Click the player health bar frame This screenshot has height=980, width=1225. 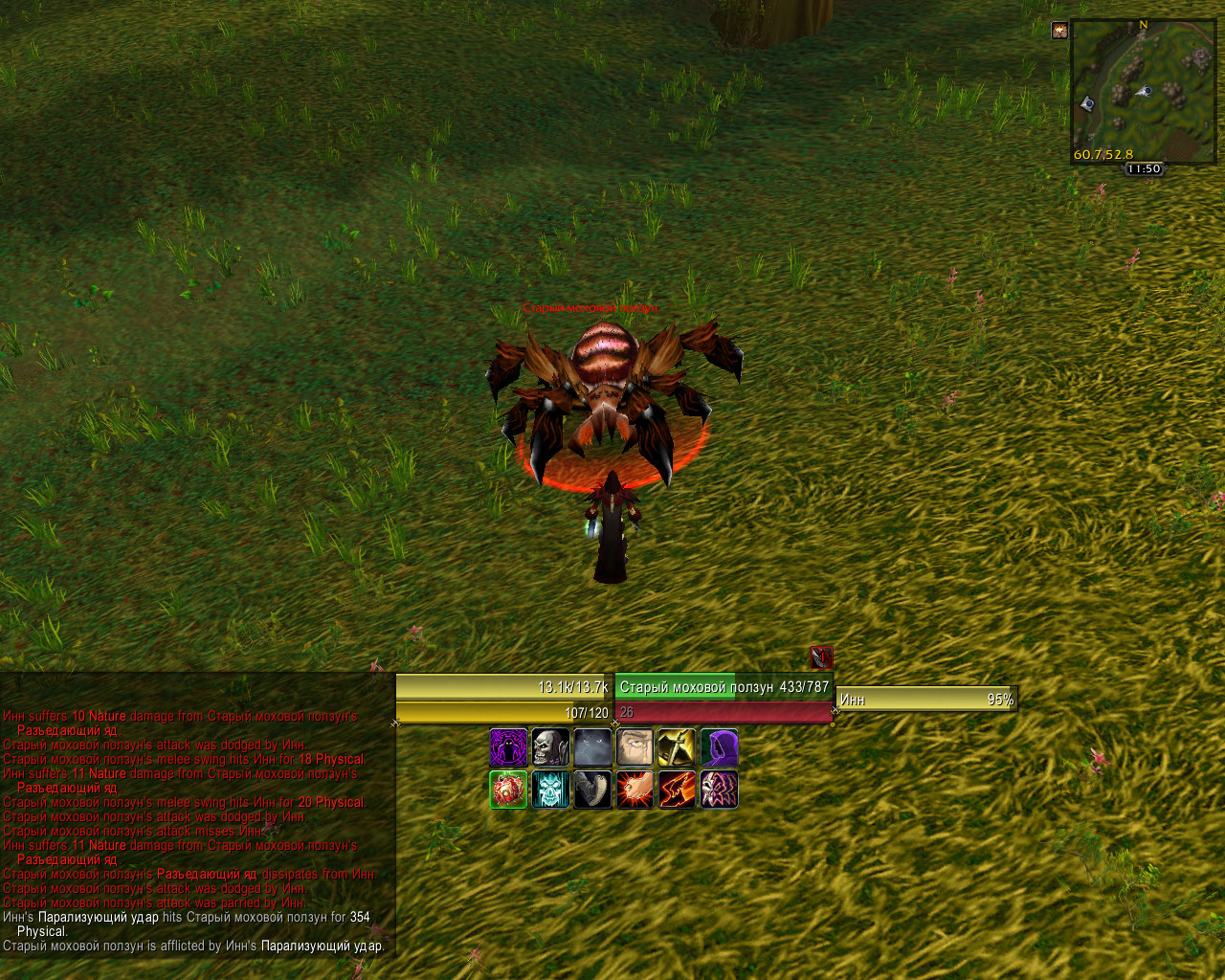[x=503, y=687]
